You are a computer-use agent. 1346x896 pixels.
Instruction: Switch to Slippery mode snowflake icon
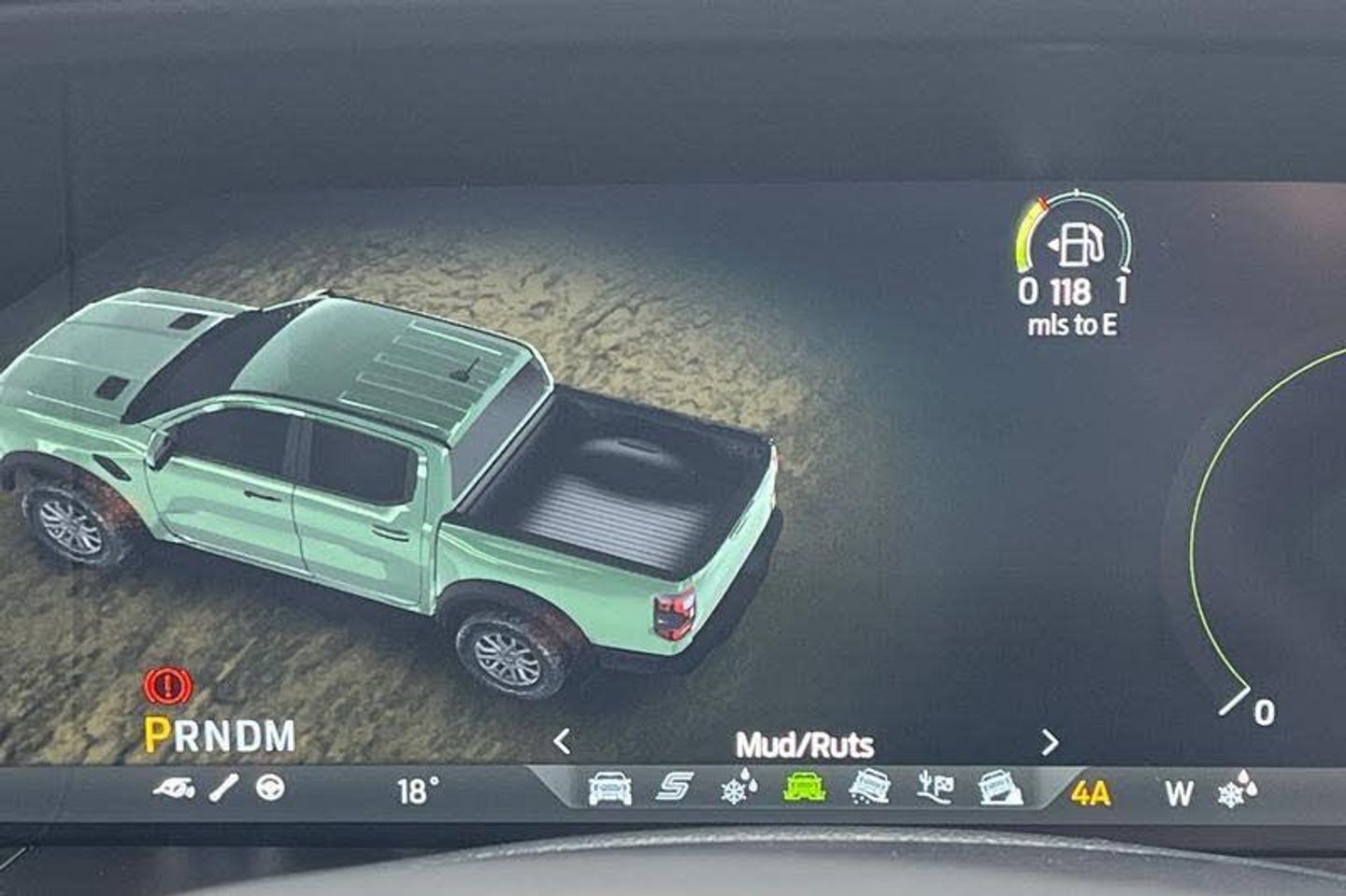pyautogui.click(x=739, y=789)
